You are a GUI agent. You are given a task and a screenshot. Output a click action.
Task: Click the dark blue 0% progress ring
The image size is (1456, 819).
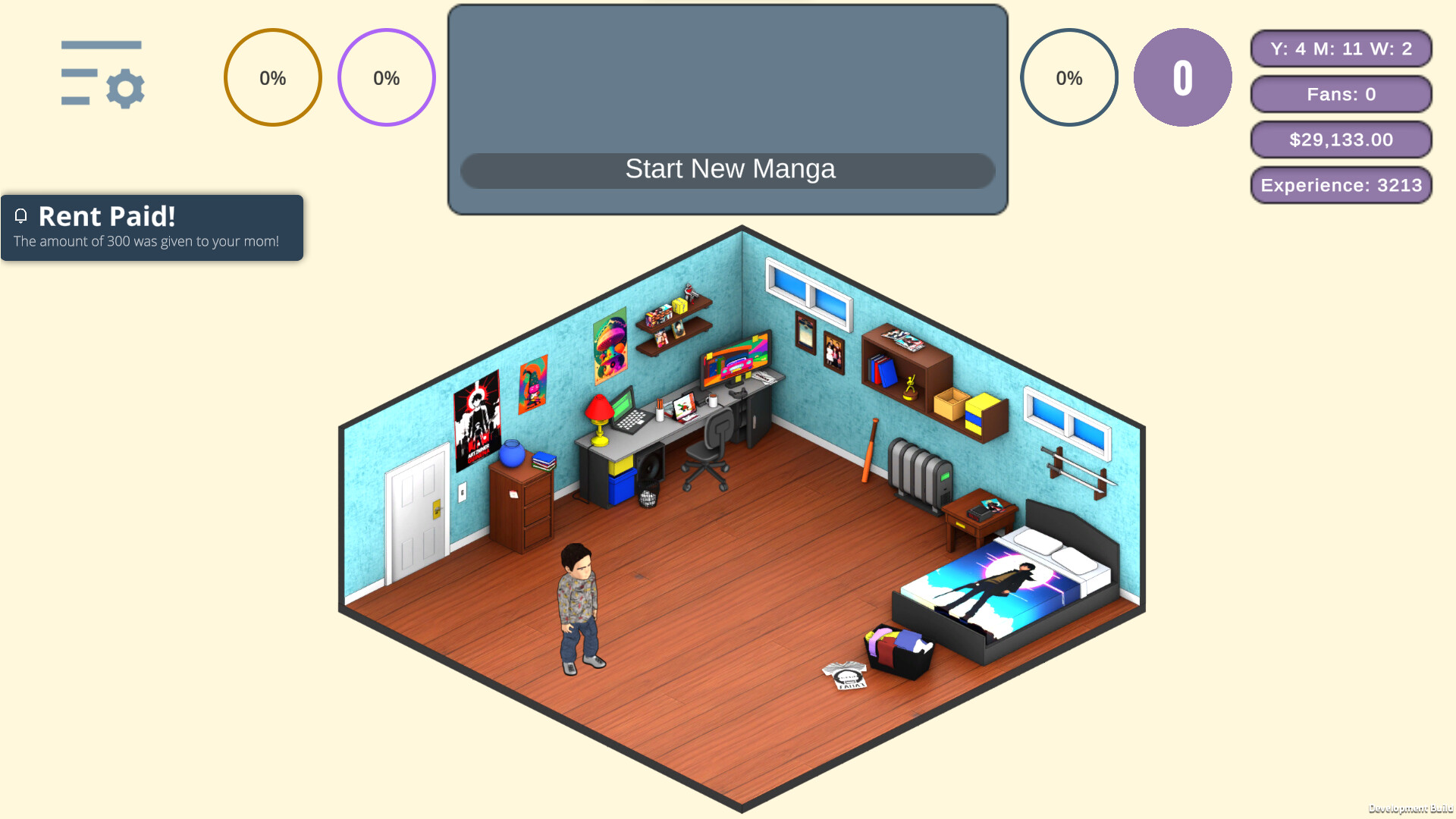pyautogui.click(x=1069, y=77)
